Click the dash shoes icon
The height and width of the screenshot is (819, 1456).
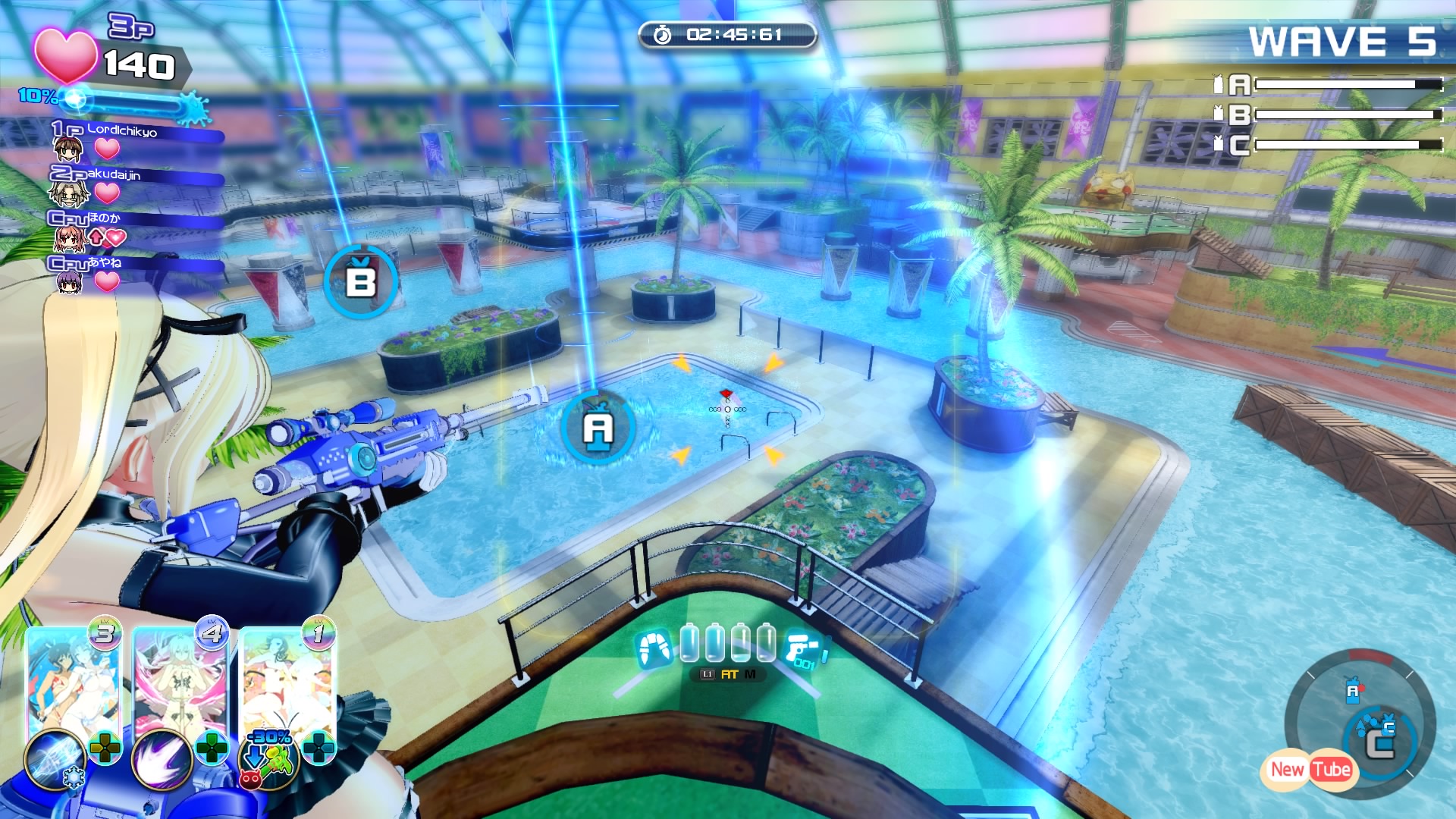click(654, 649)
